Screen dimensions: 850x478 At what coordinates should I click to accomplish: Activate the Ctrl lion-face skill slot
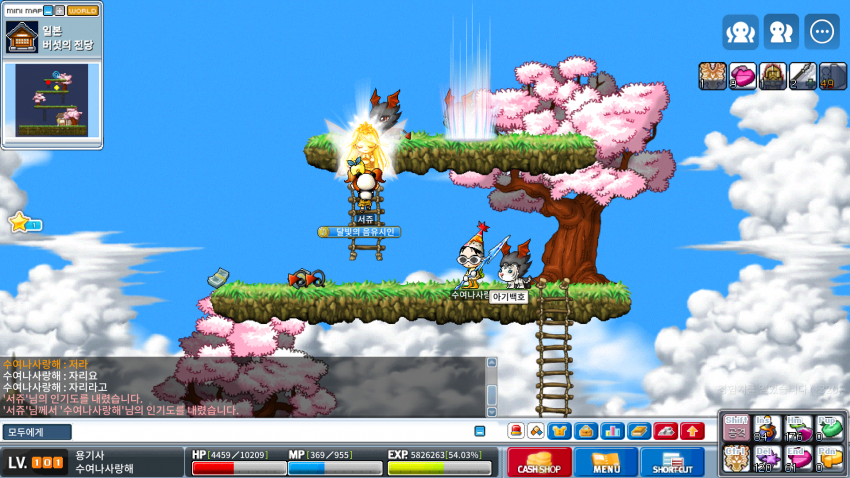pyautogui.click(x=736, y=459)
